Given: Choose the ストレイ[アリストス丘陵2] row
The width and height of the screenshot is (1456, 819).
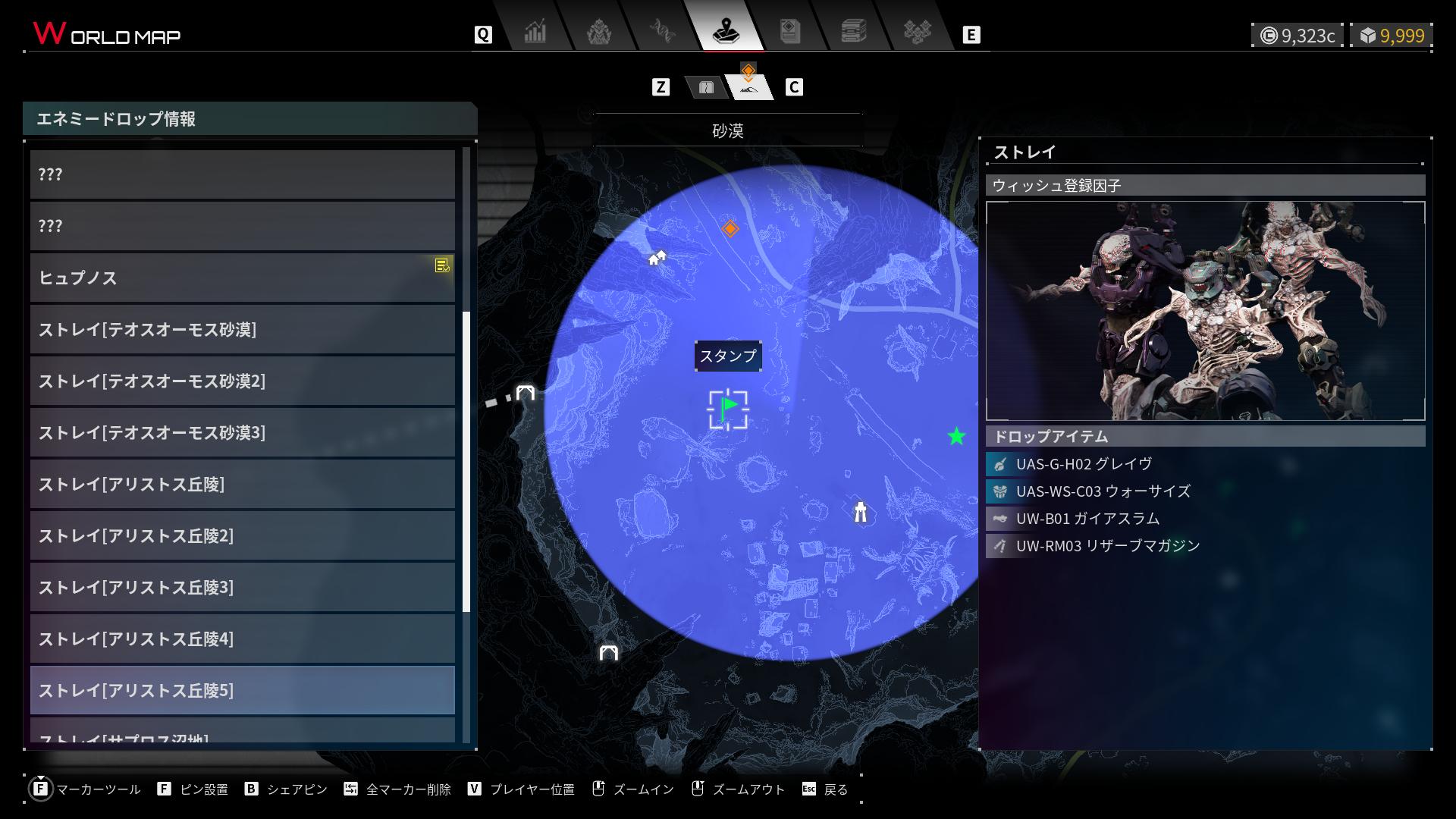Looking at the screenshot, I should pyautogui.click(x=243, y=535).
